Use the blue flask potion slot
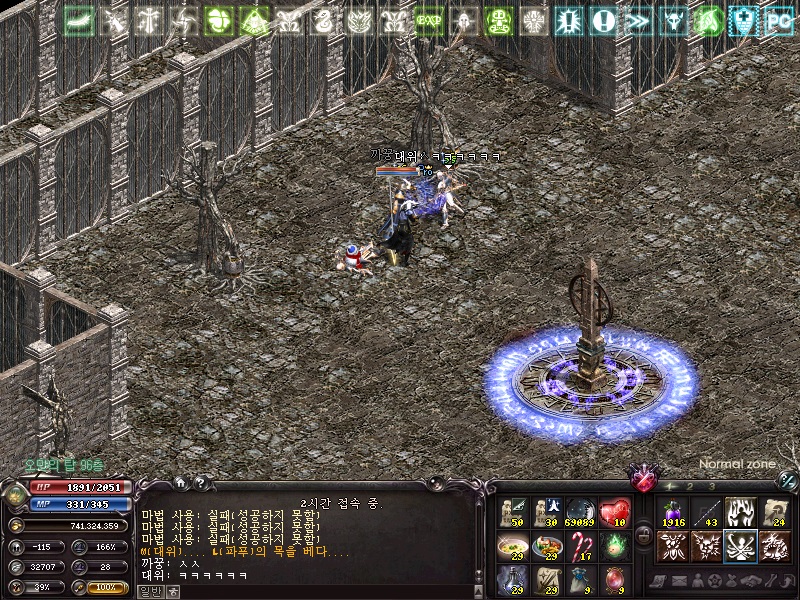 (512, 580)
